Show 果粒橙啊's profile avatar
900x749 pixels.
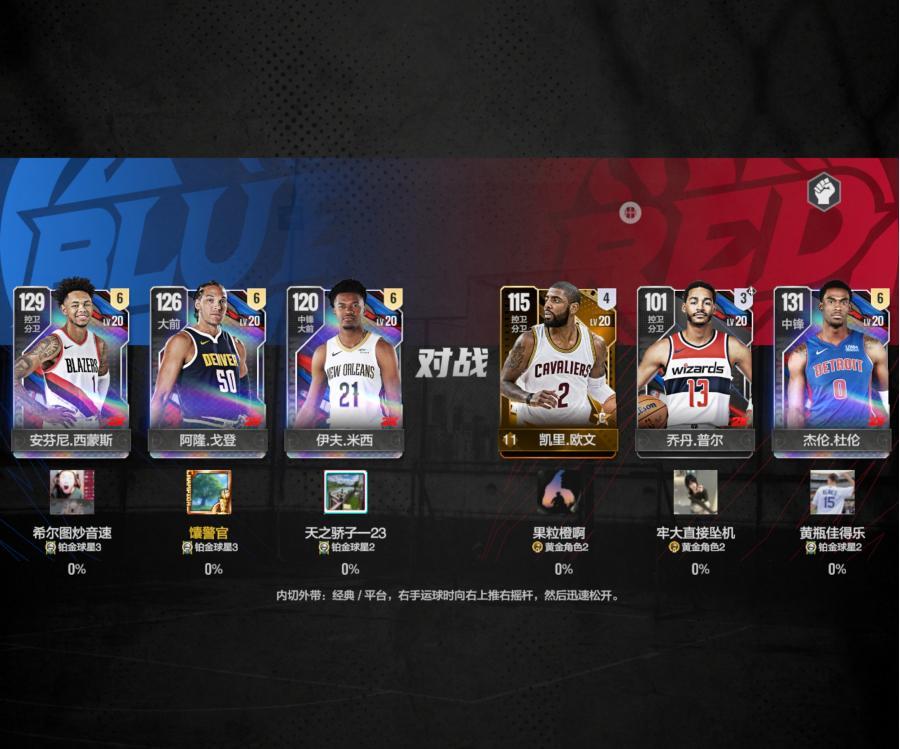click(559, 492)
